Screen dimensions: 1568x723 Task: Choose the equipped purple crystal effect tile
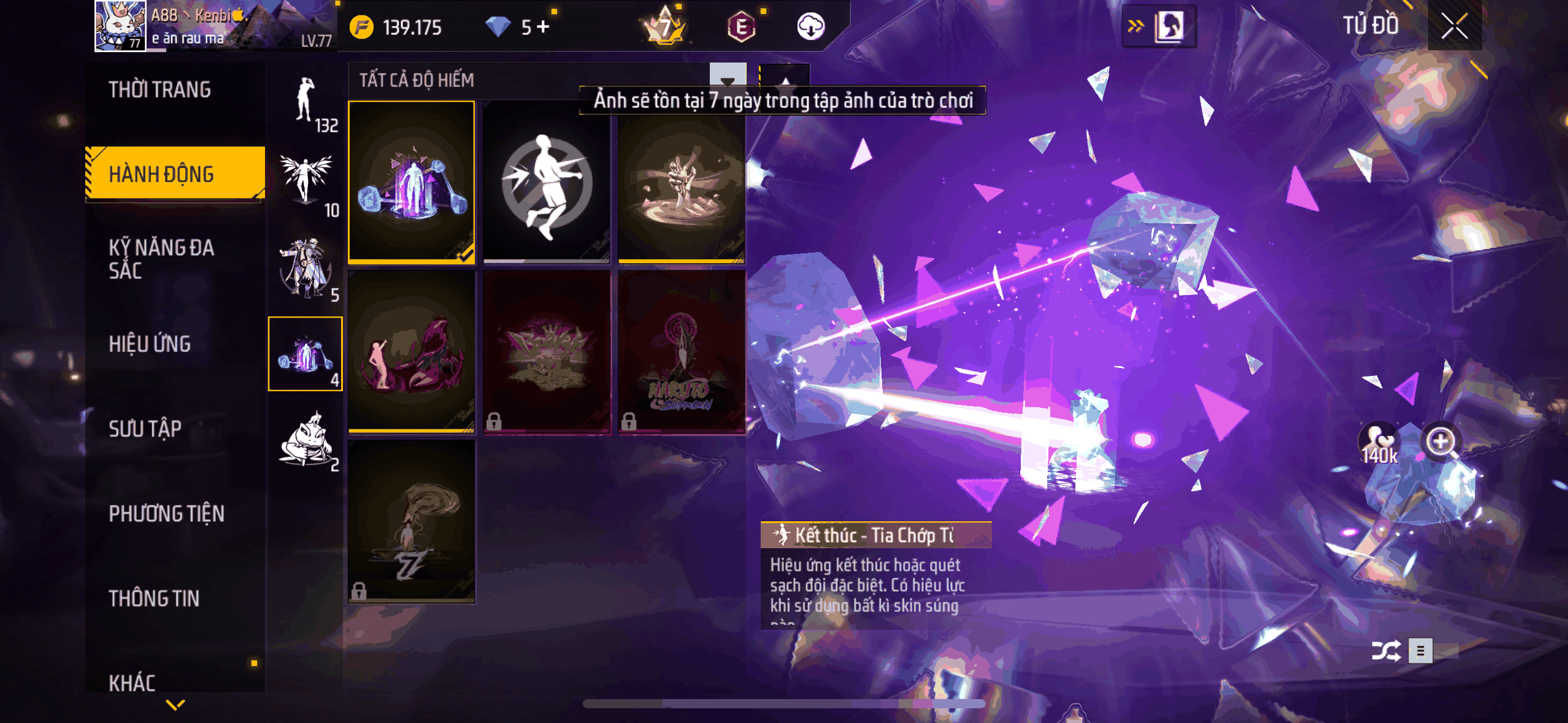pyautogui.click(x=411, y=182)
